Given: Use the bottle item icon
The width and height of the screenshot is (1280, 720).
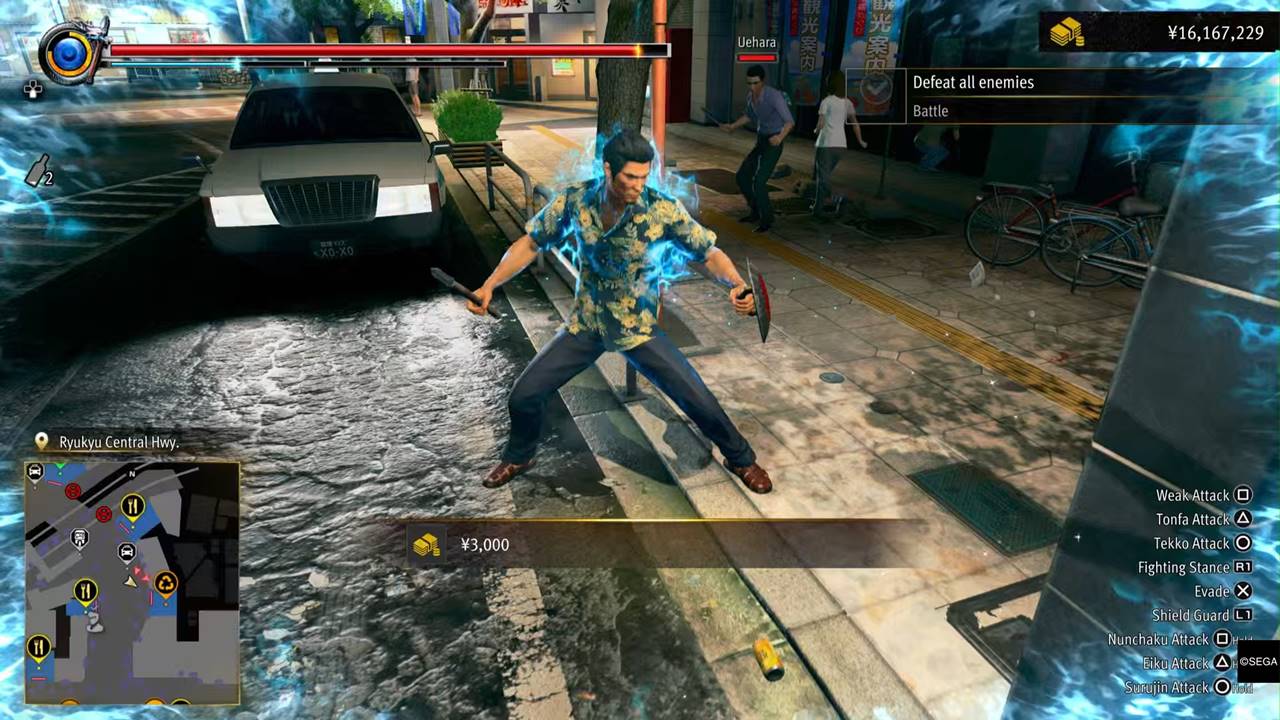Looking at the screenshot, I should (x=38, y=173).
